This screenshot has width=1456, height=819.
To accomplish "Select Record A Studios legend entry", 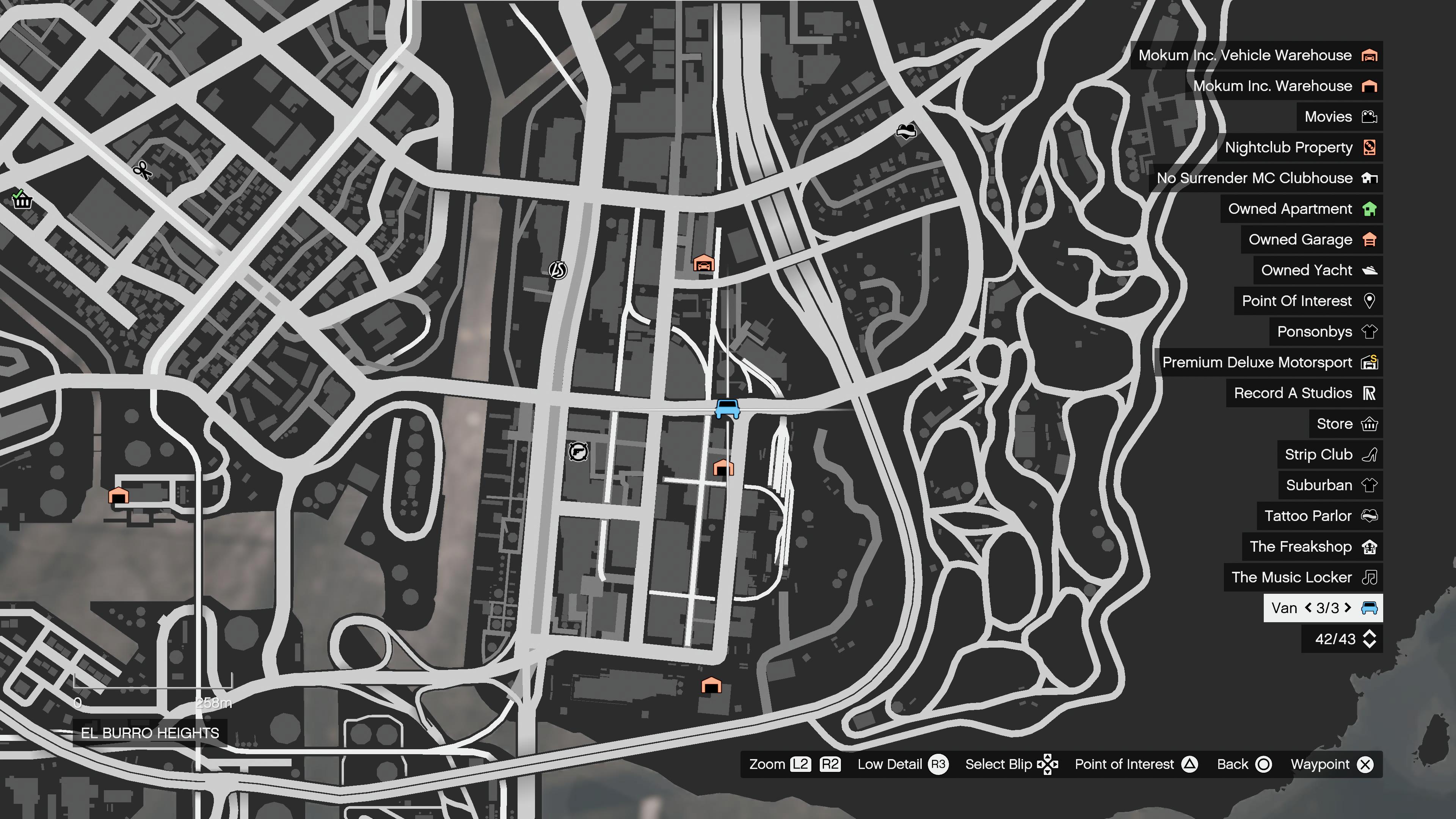I will 1304,394.
